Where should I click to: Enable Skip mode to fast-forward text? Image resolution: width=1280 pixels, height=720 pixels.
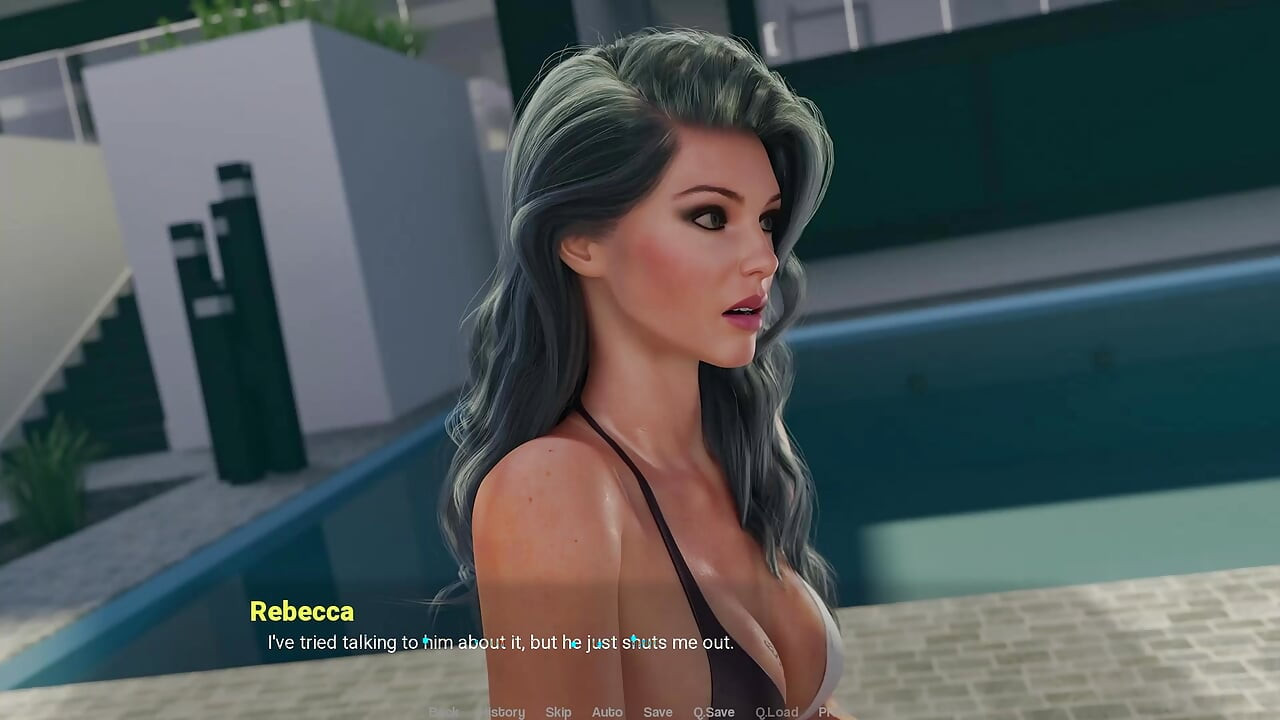click(558, 712)
